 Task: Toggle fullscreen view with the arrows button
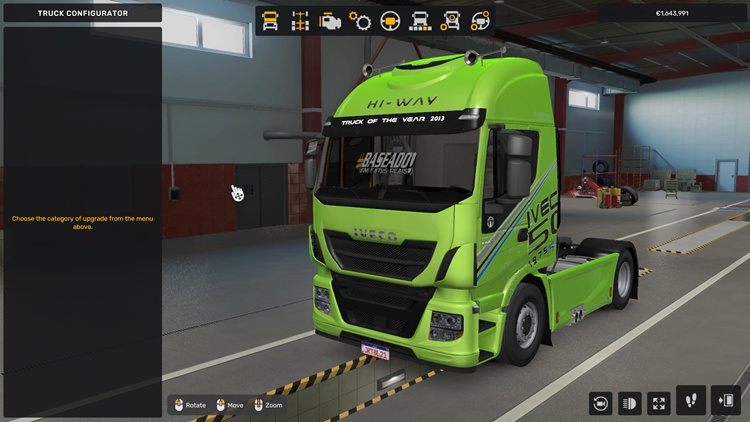(659, 404)
